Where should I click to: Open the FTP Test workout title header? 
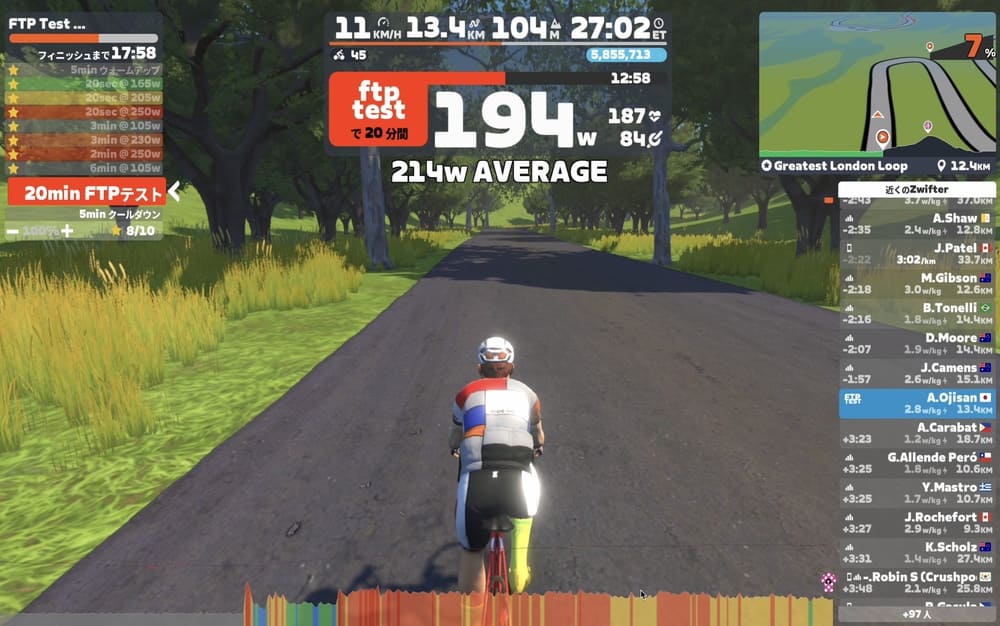48,23
